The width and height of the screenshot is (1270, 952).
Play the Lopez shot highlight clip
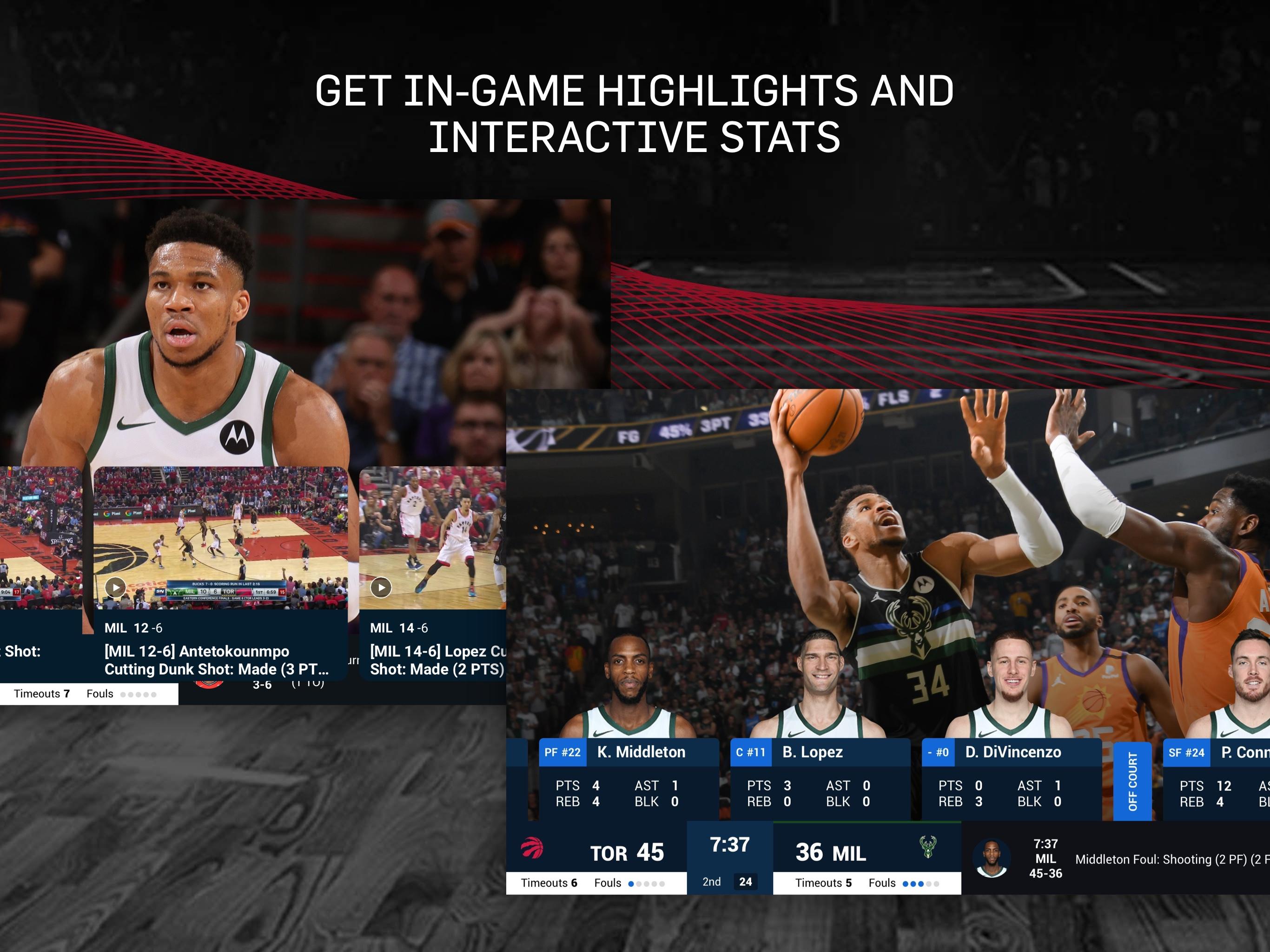tap(381, 587)
